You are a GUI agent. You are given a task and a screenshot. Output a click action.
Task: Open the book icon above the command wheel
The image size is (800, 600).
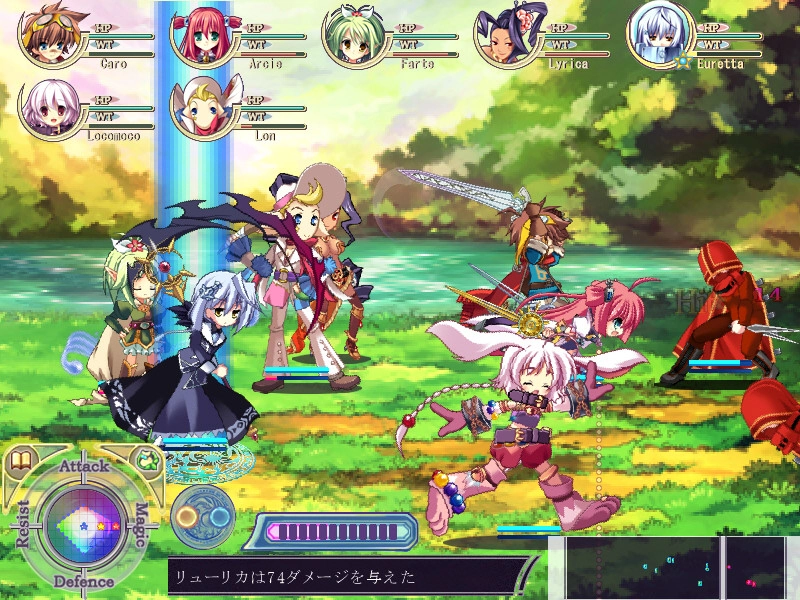tap(19, 462)
